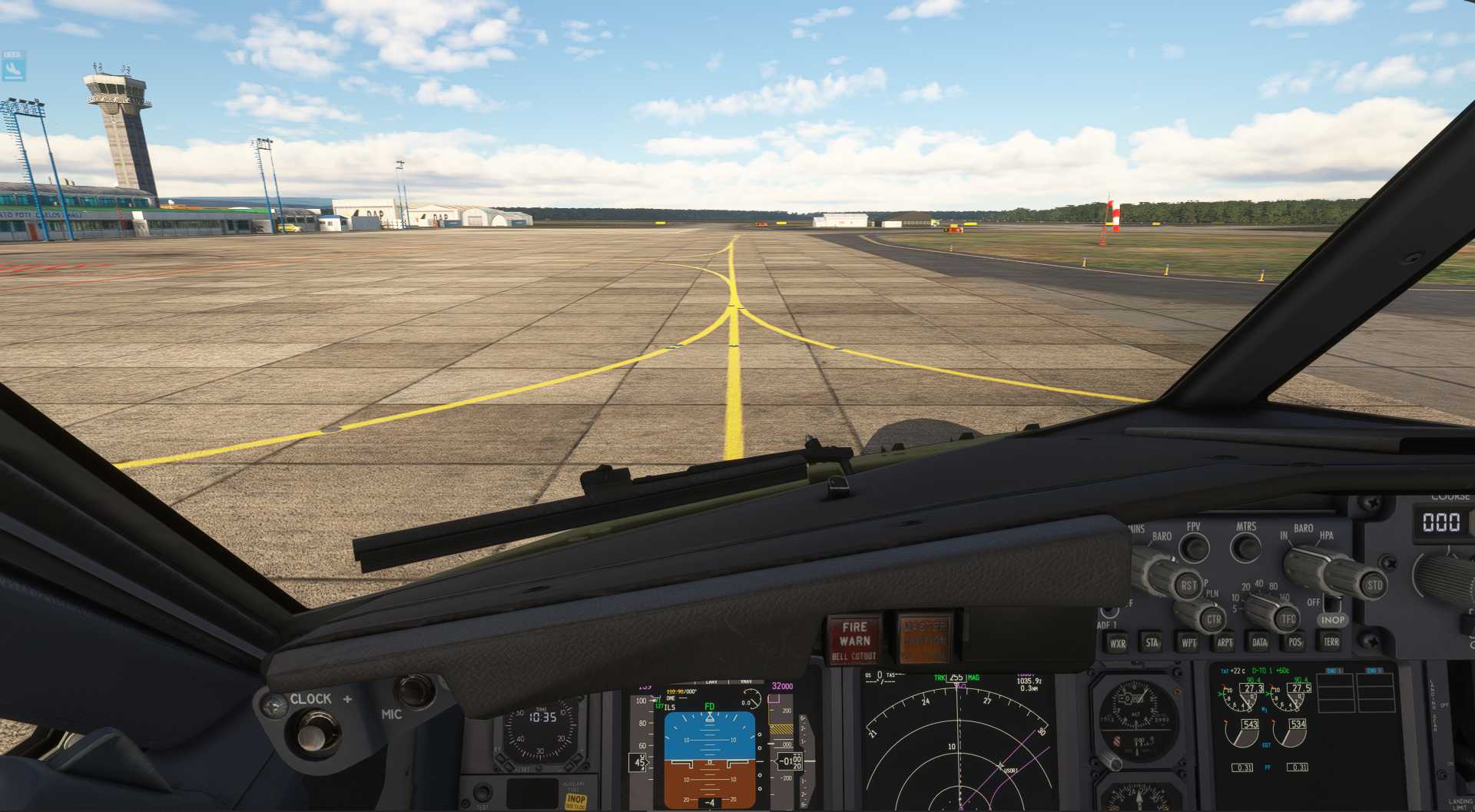
Task: Push the MIC button on the glareshield
Action: tap(415, 690)
